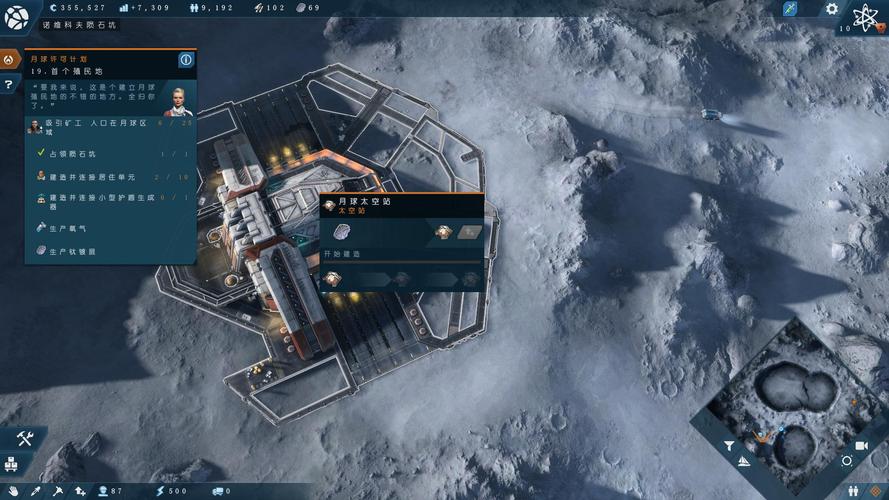This screenshot has width=889, height=500.
Task: Open the settings gear menu
Action: pos(832,9)
